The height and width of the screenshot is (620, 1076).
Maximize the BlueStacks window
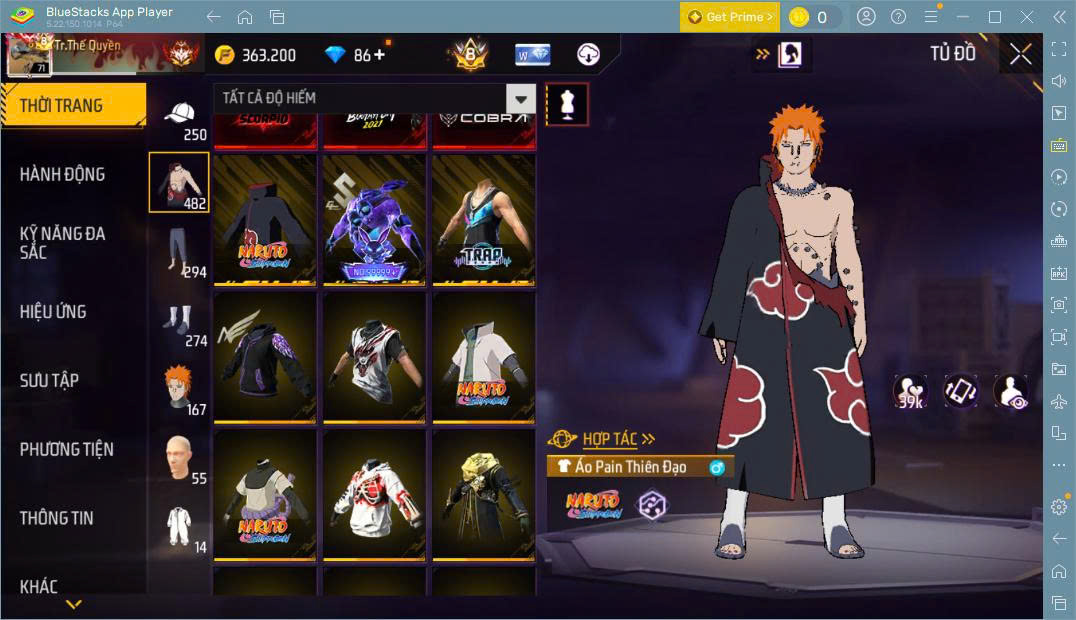(994, 17)
